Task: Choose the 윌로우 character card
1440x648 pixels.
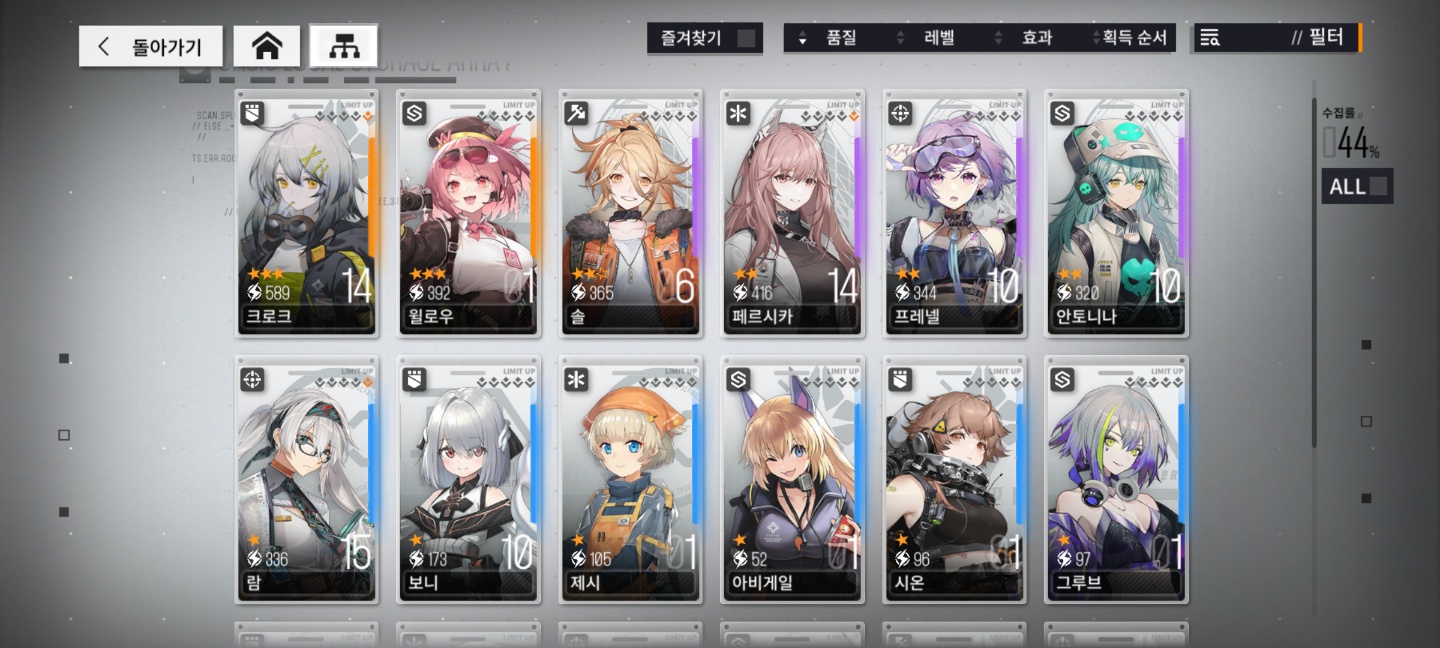Action: pos(469,213)
